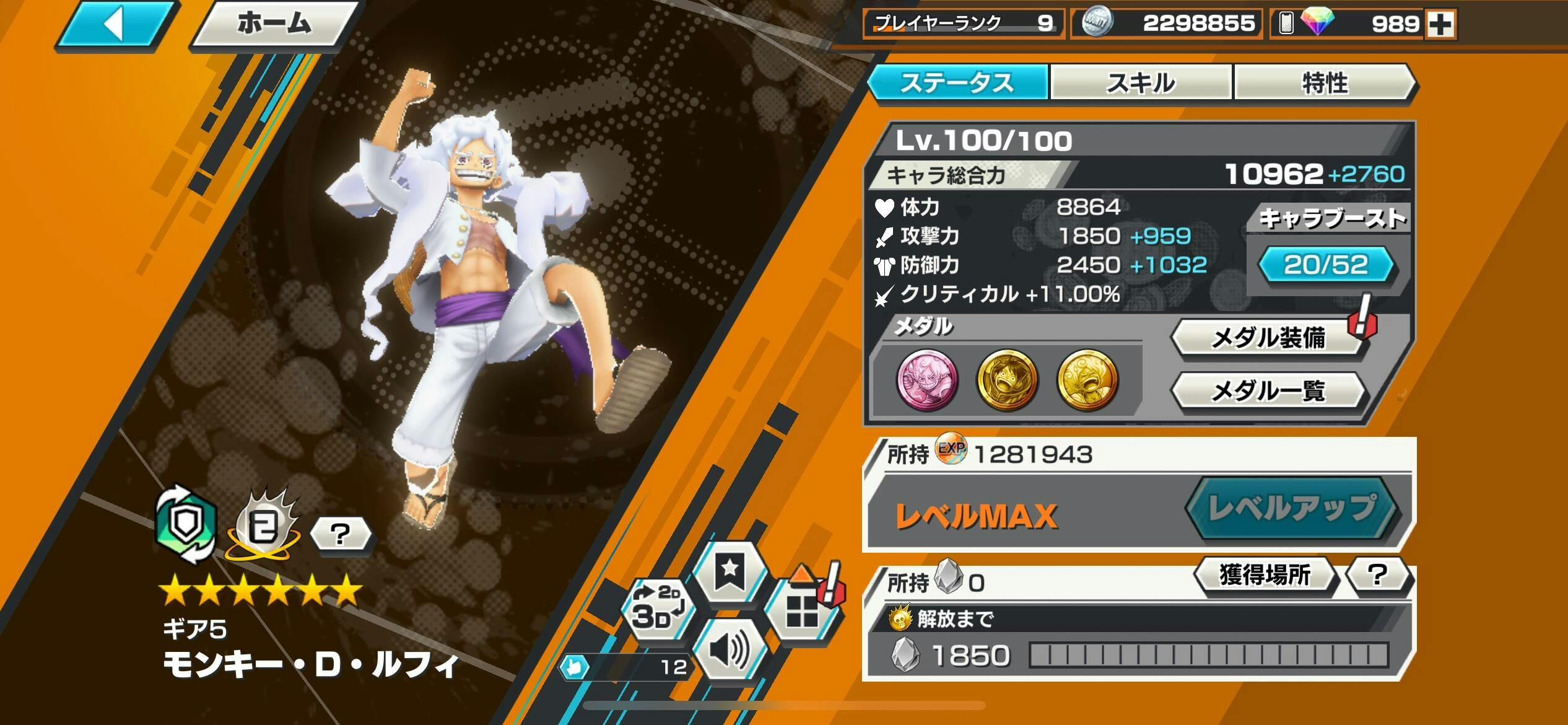This screenshot has height=725, width=1568.
Task: Switch to the スキル tab
Action: [1140, 82]
